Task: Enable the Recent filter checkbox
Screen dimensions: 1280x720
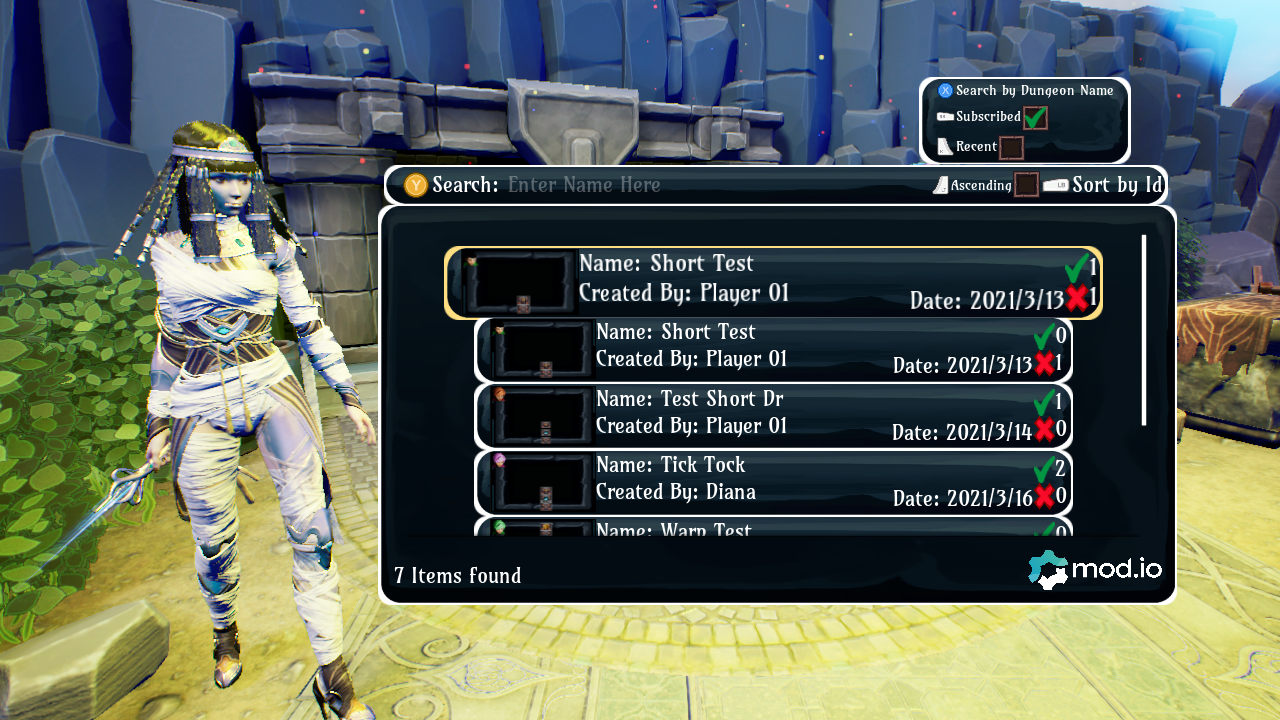Action: coord(1011,147)
